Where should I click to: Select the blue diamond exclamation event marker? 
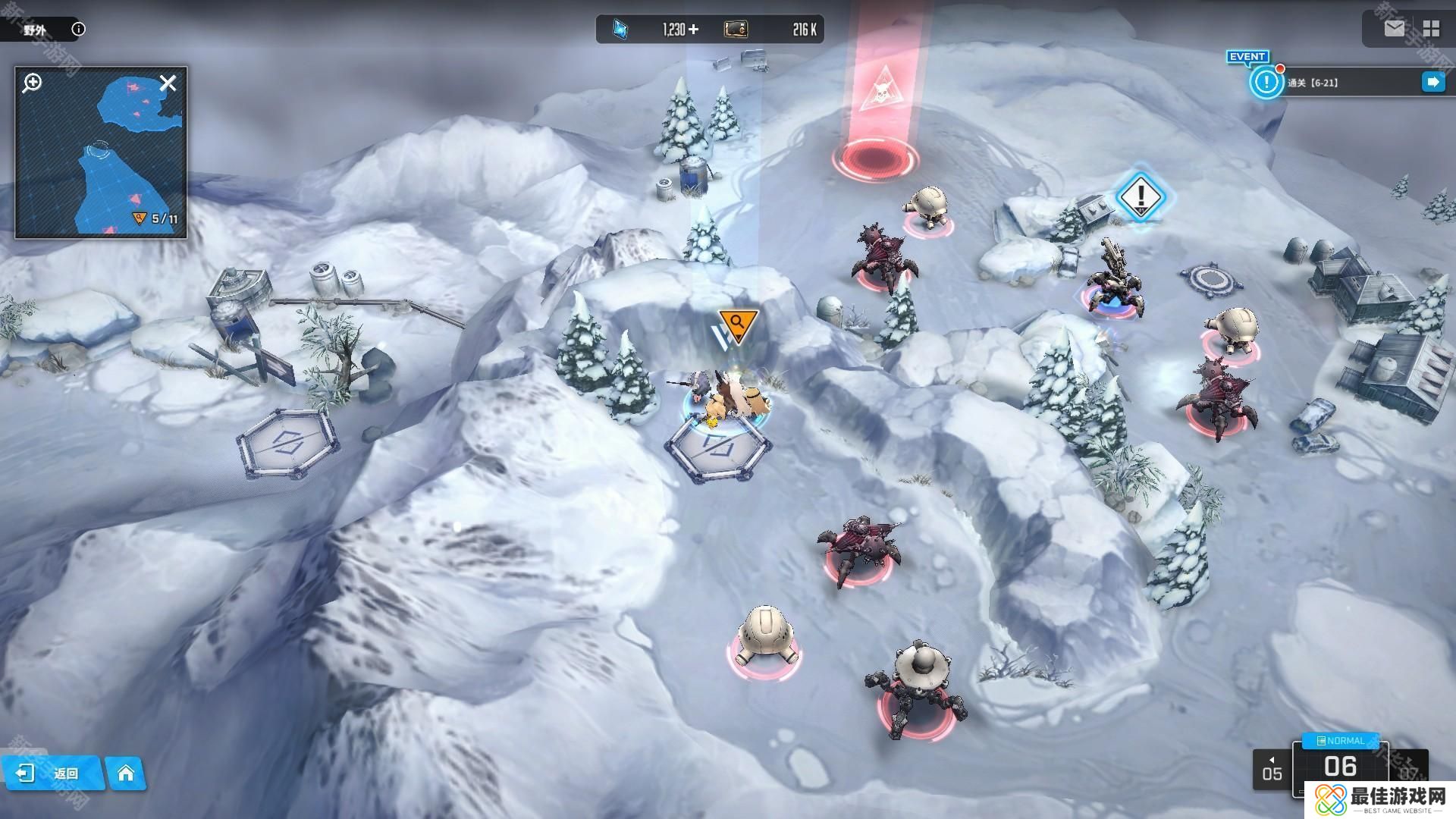pyautogui.click(x=1140, y=196)
